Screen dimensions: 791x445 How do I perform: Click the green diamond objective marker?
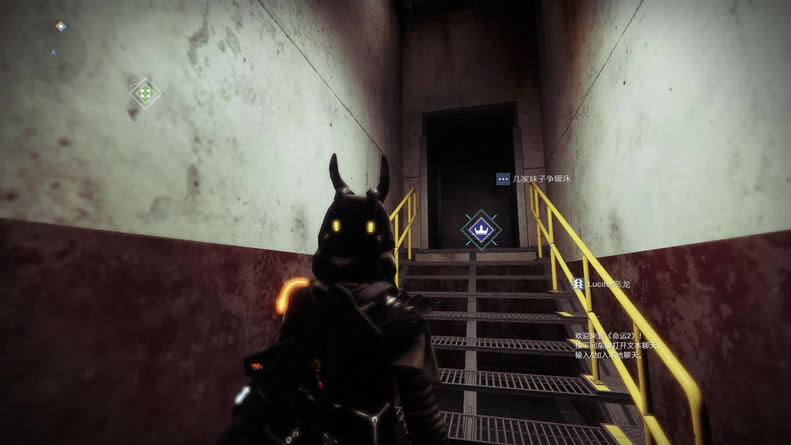(x=145, y=93)
